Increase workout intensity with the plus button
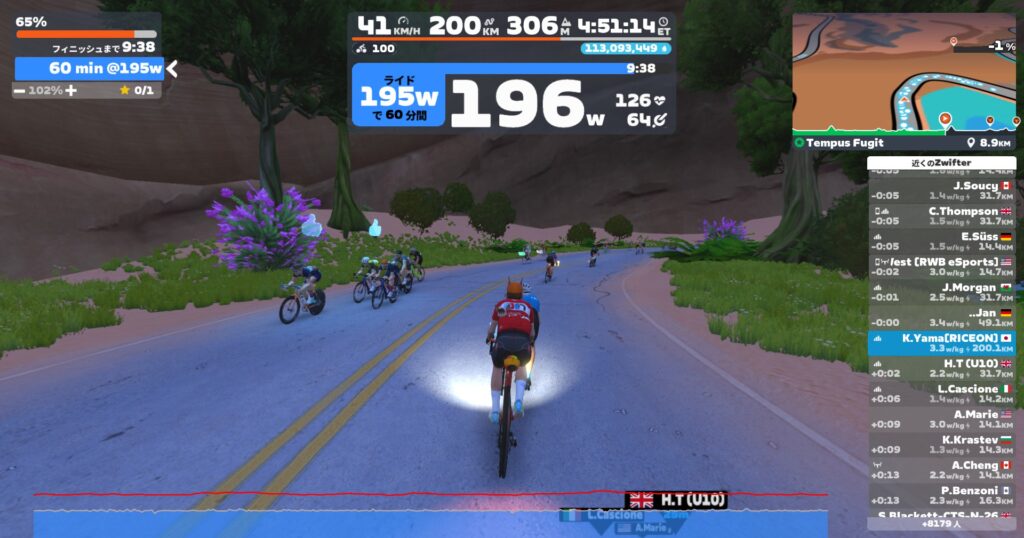This screenshot has width=1024, height=538. pos(71,90)
